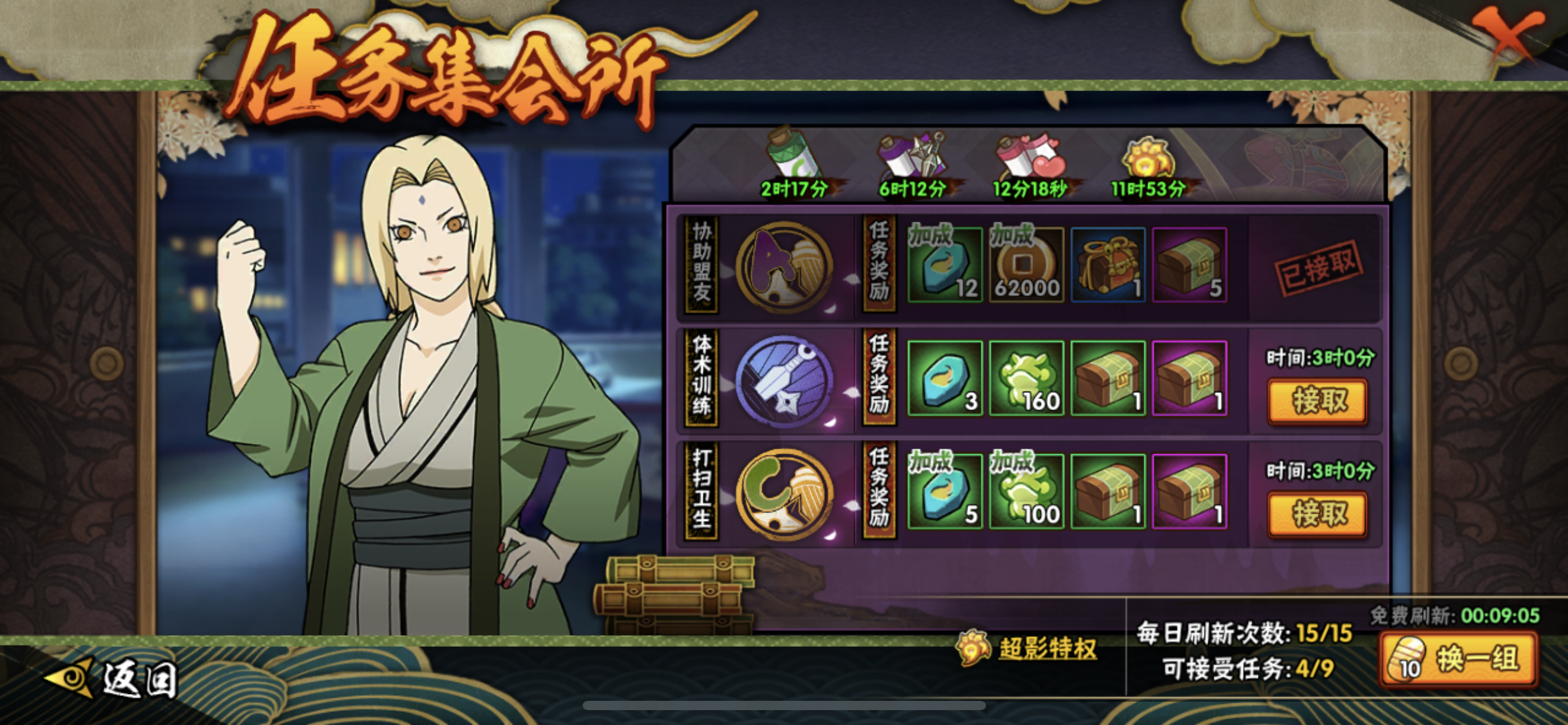View the 160 green frog reward
This screenshot has width=1568, height=725.
coord(1026,378)
